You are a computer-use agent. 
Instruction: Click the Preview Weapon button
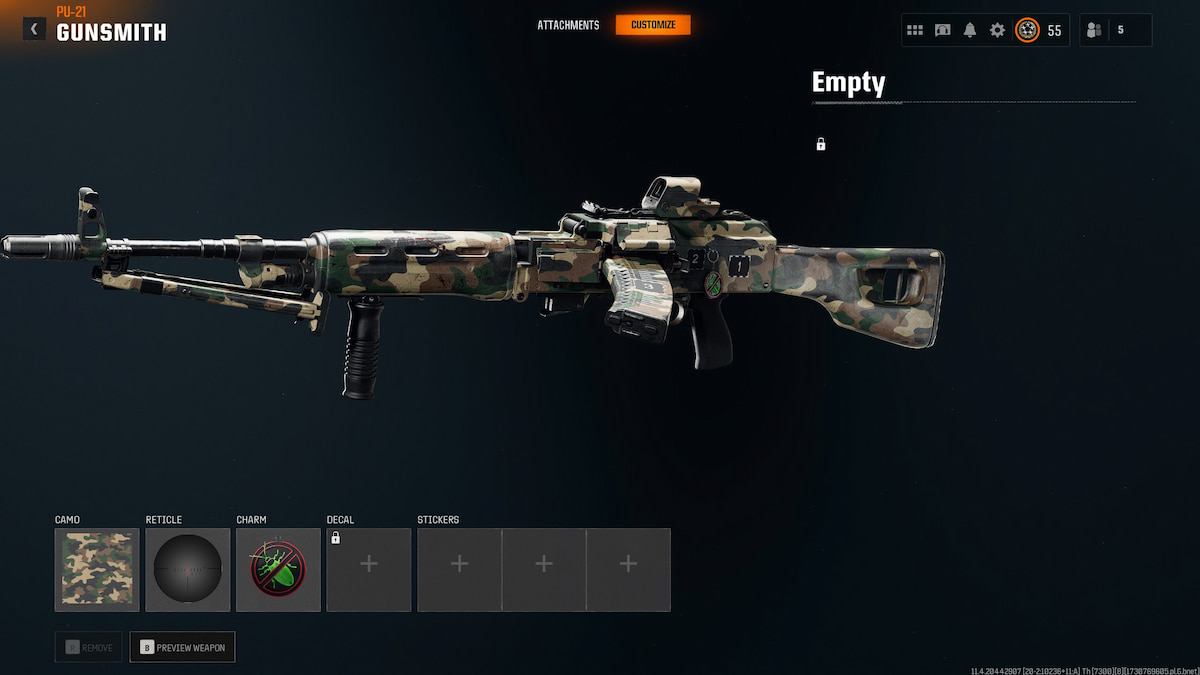182,647
